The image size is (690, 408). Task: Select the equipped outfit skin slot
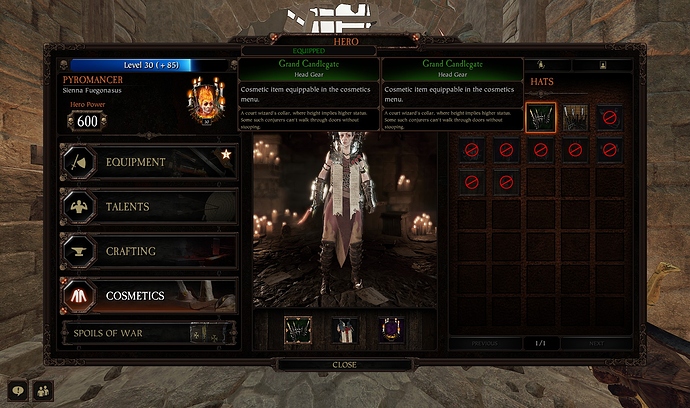[345, 330]
